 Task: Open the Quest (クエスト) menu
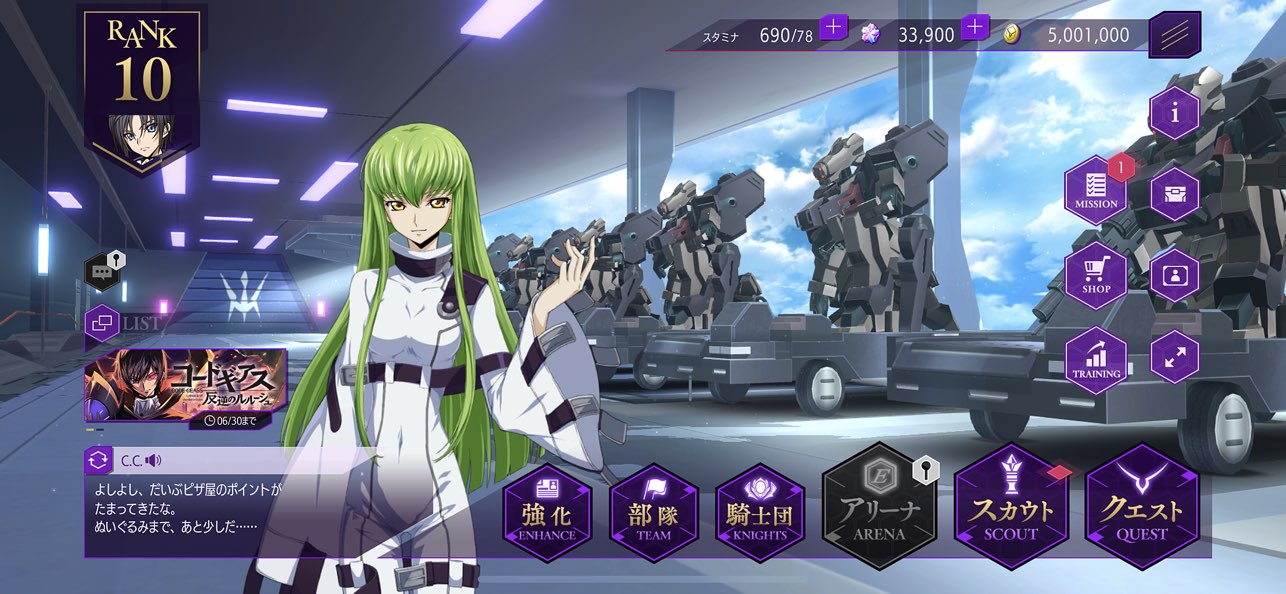[x=1142, y=507]
